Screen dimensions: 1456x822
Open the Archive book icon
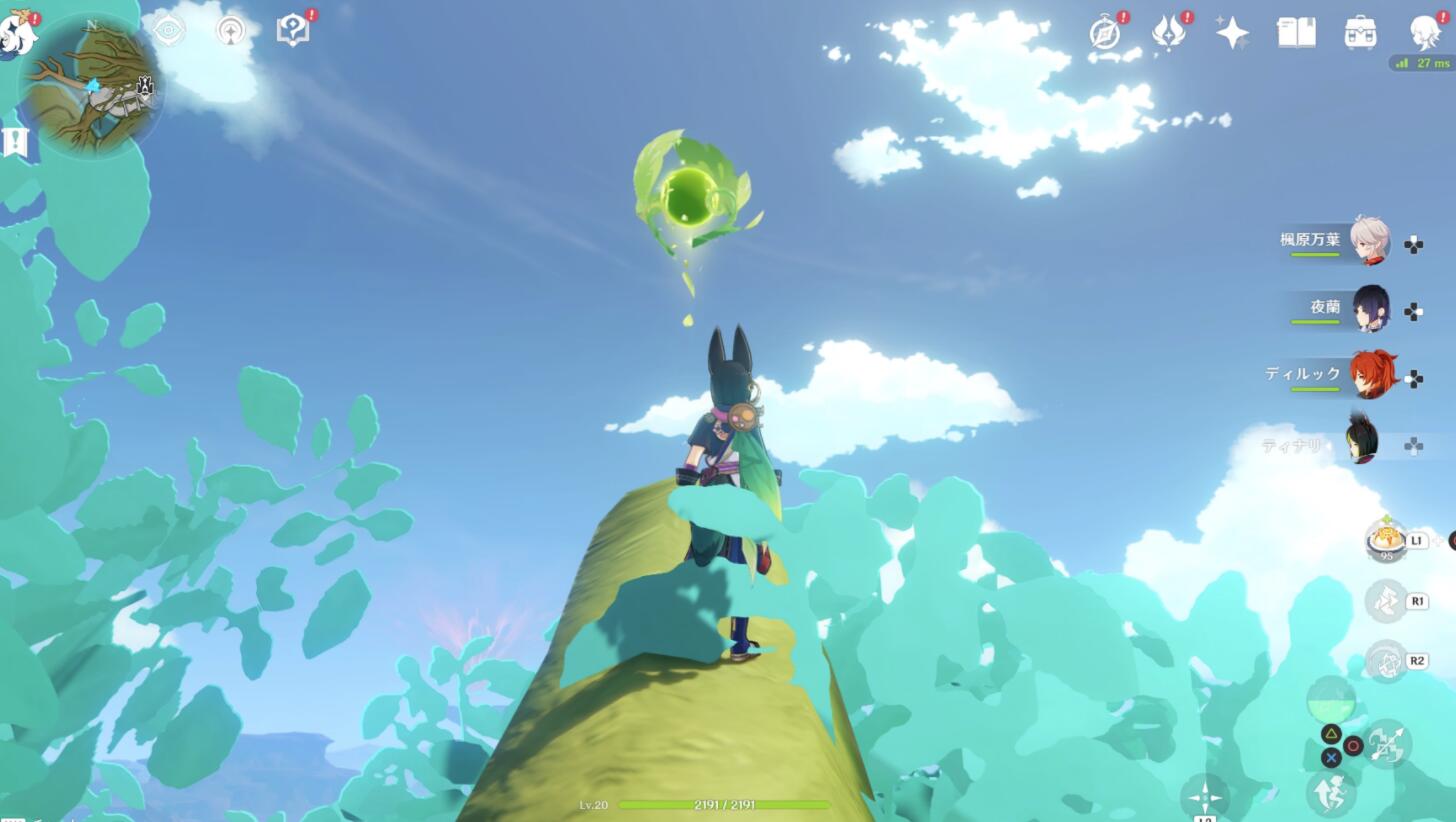pos(1294,33)
